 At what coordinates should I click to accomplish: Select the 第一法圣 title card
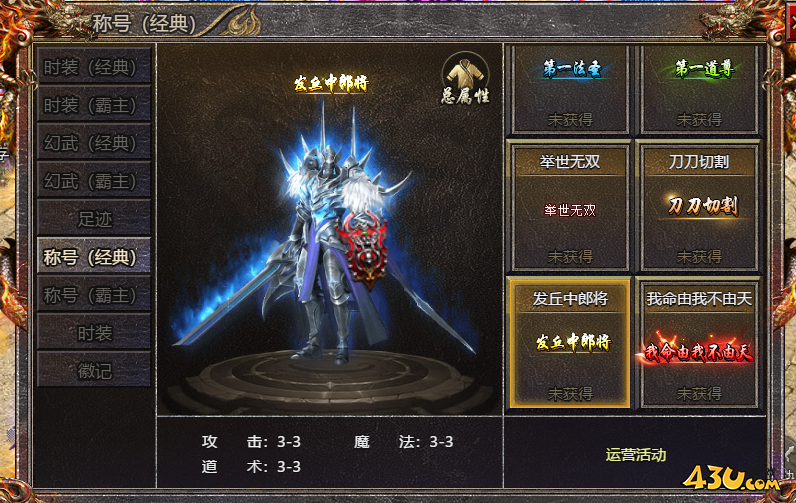click(x=569, y=89)
